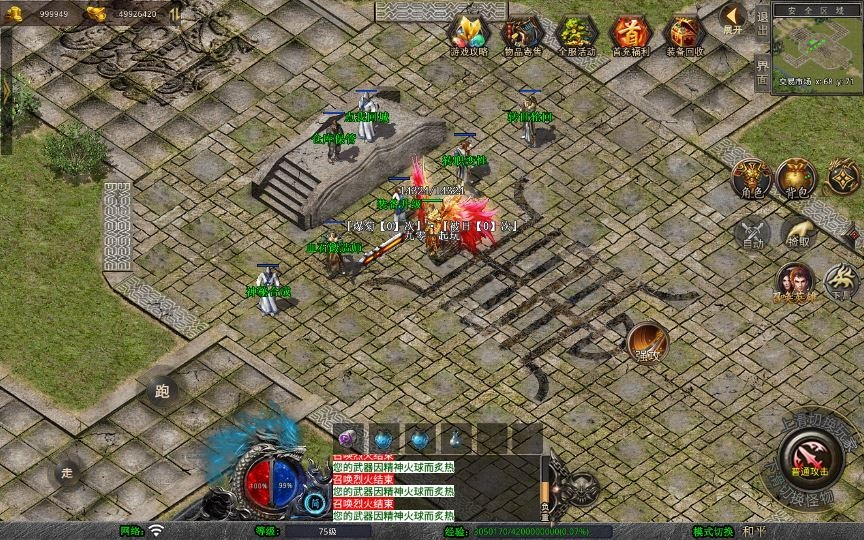
Task: Switch movement to 走 walk mode
Action: click(68, 471)
